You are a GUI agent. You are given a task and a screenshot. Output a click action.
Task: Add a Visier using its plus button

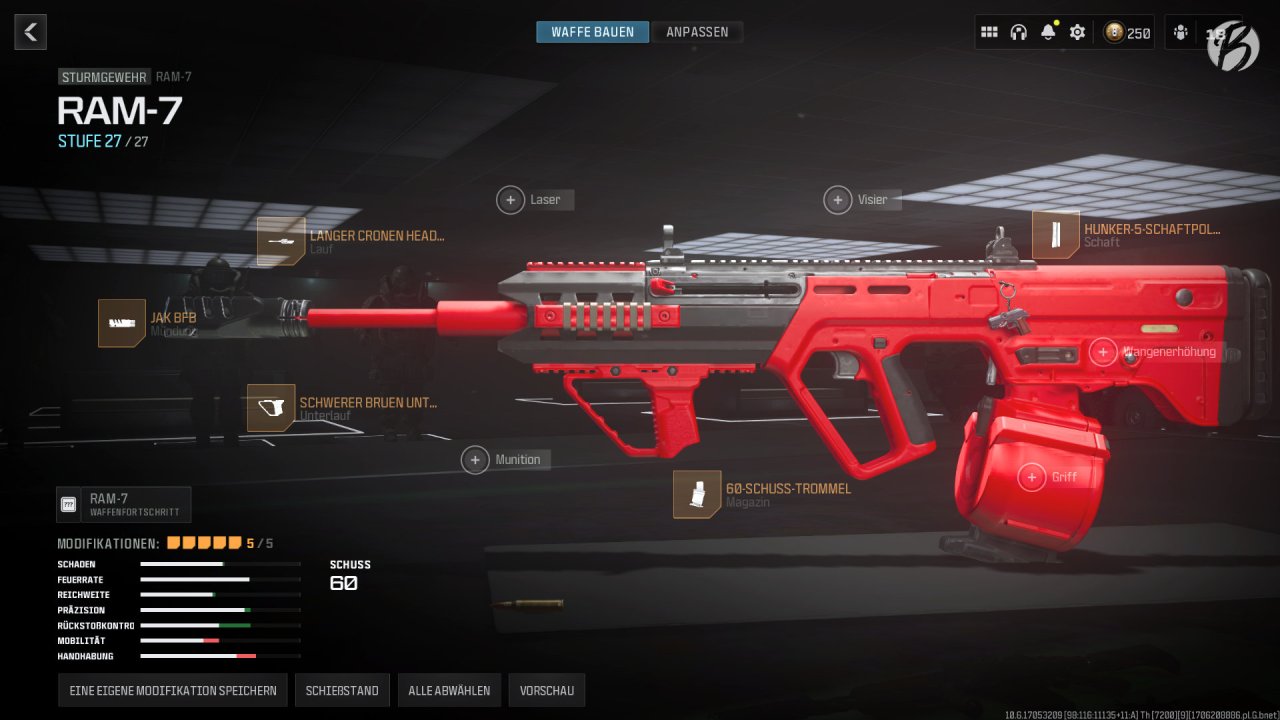click(x=838, y=199)
